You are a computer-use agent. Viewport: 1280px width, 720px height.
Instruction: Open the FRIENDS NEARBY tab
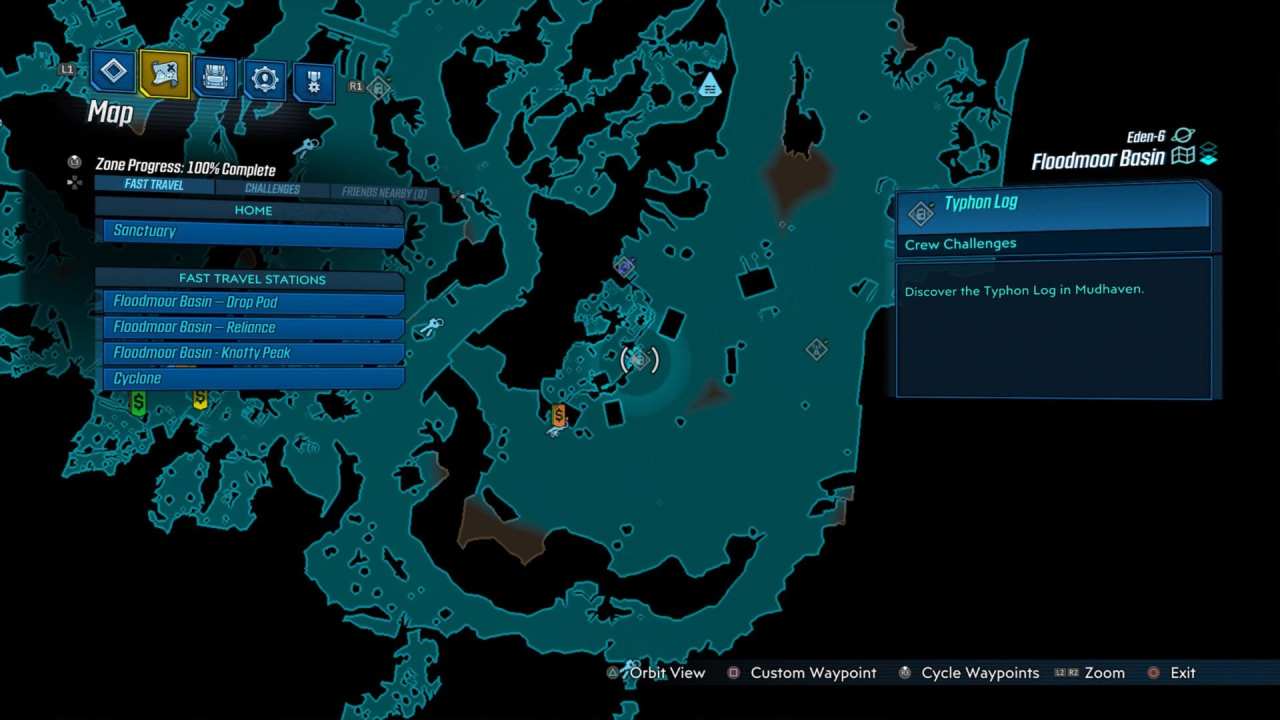point(374,188)
